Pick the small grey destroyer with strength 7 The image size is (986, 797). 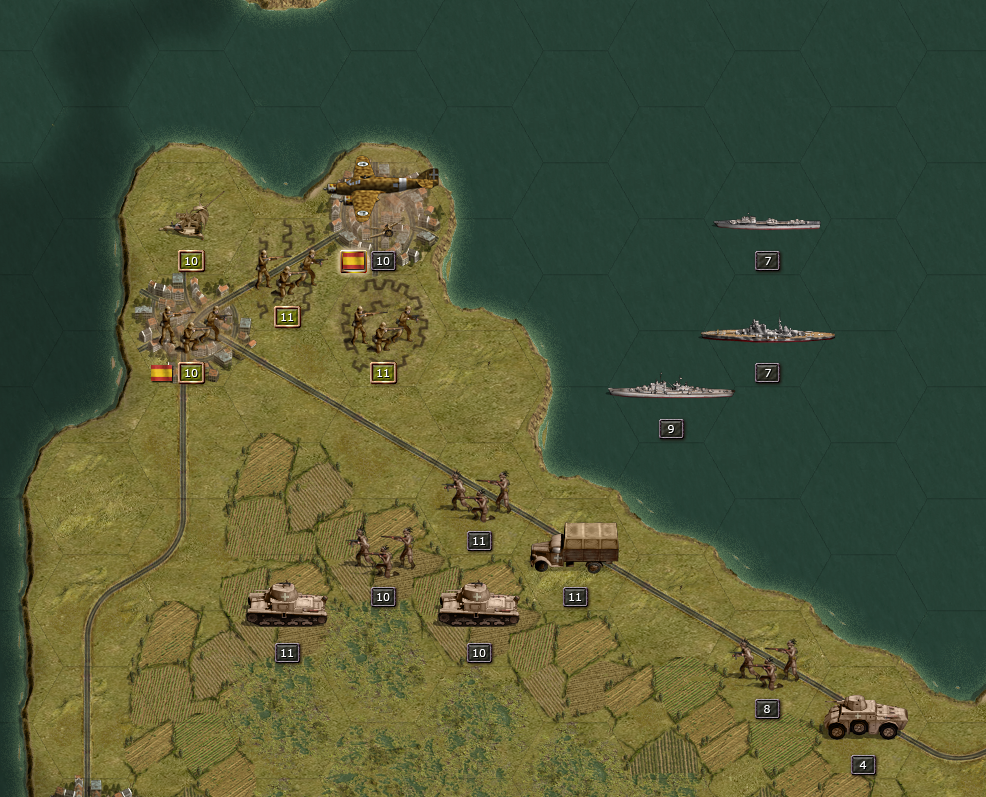(766, 223)
